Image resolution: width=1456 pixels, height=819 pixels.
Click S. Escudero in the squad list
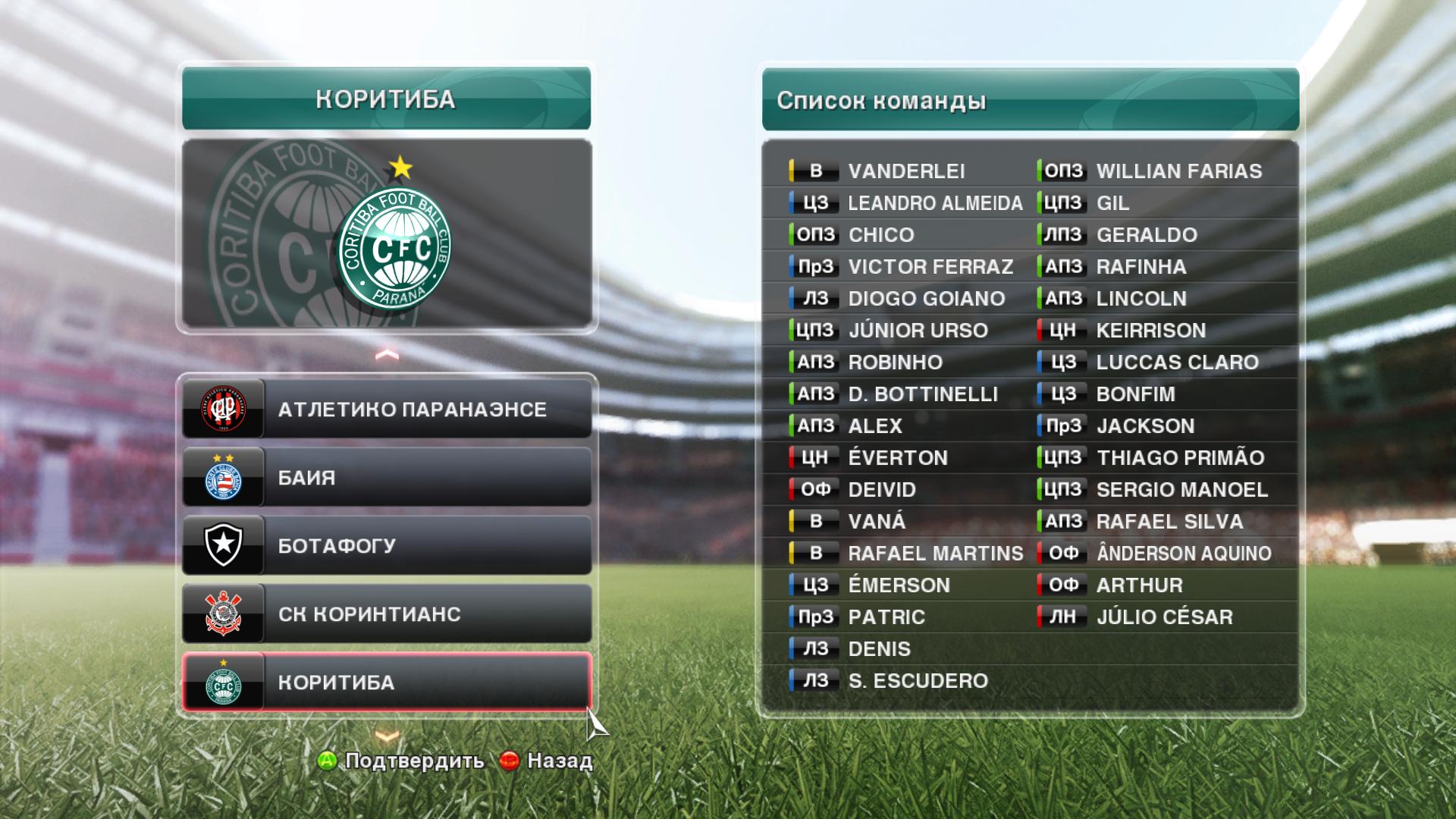(918, 681)
